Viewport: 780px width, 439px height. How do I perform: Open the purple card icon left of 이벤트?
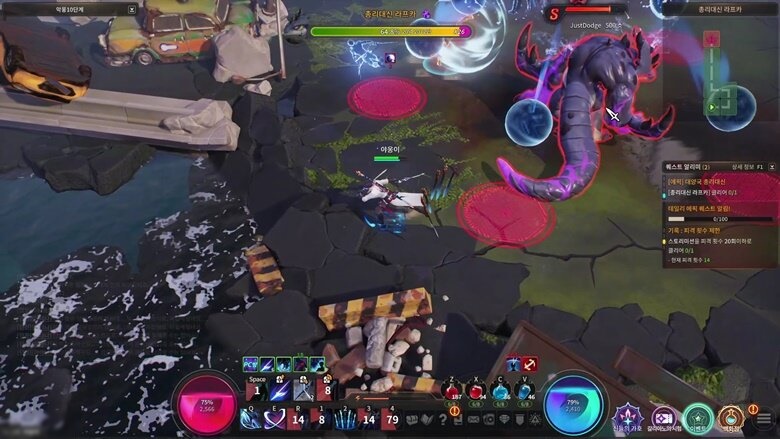coord(663,418)
